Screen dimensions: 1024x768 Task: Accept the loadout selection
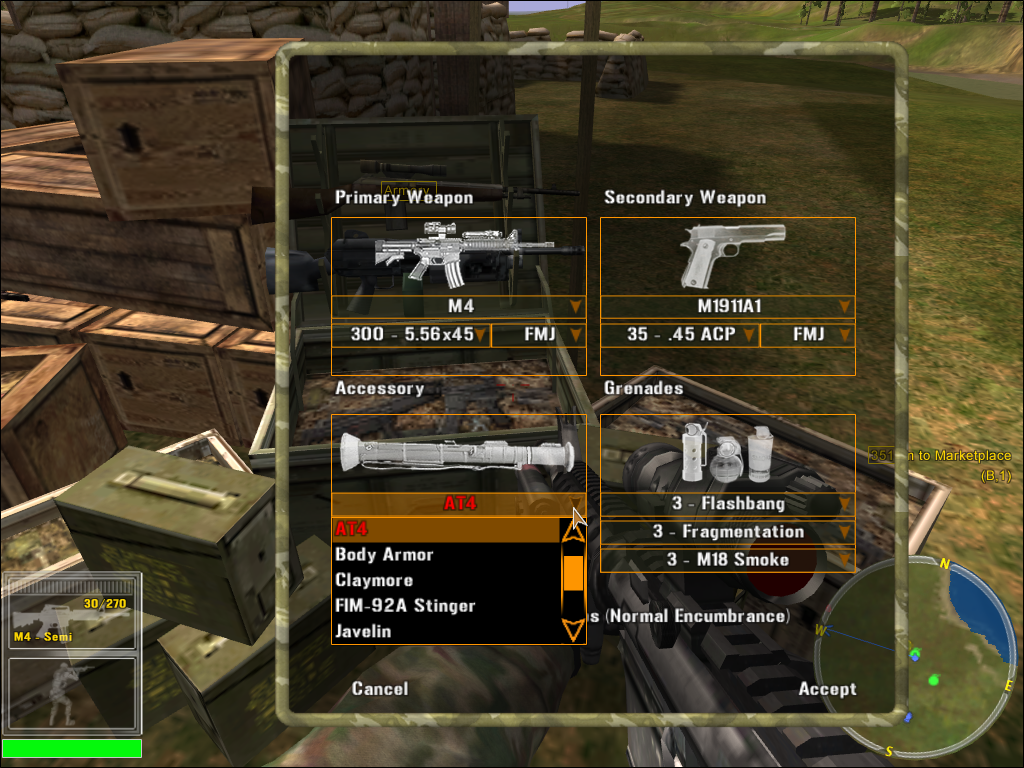tap(827, 689)
